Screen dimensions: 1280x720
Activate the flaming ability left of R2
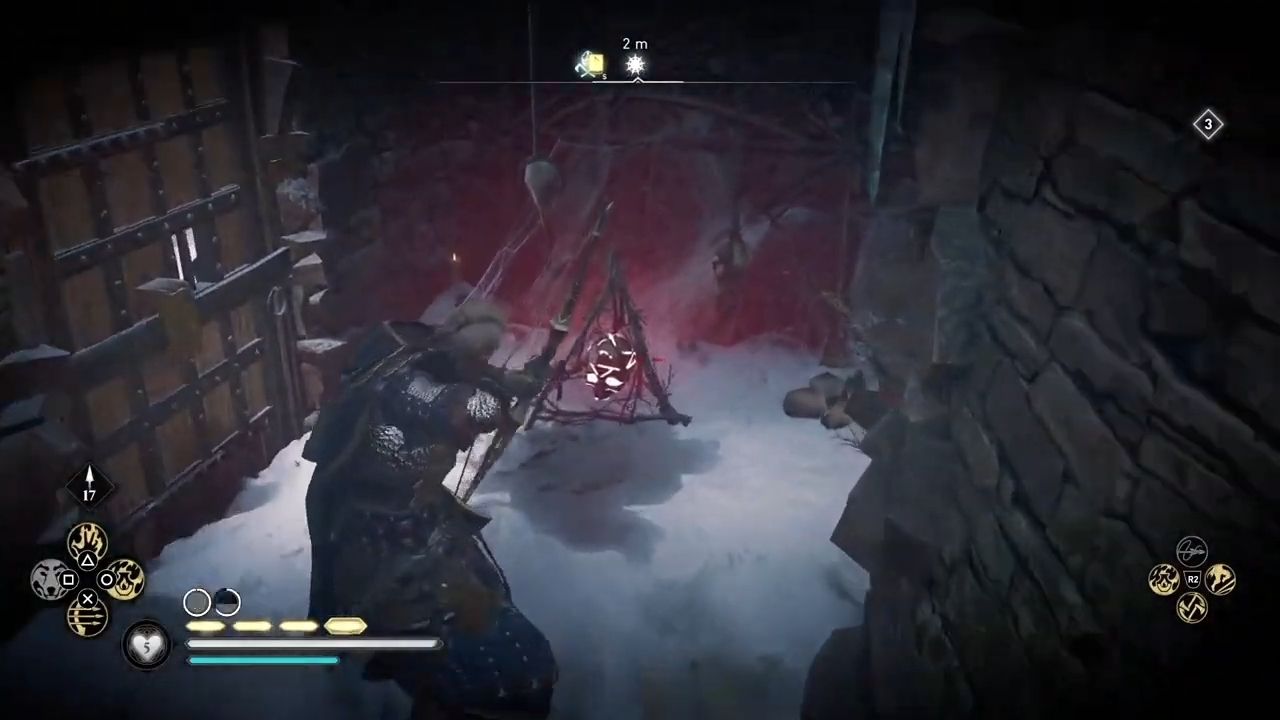click(1165, 580)
